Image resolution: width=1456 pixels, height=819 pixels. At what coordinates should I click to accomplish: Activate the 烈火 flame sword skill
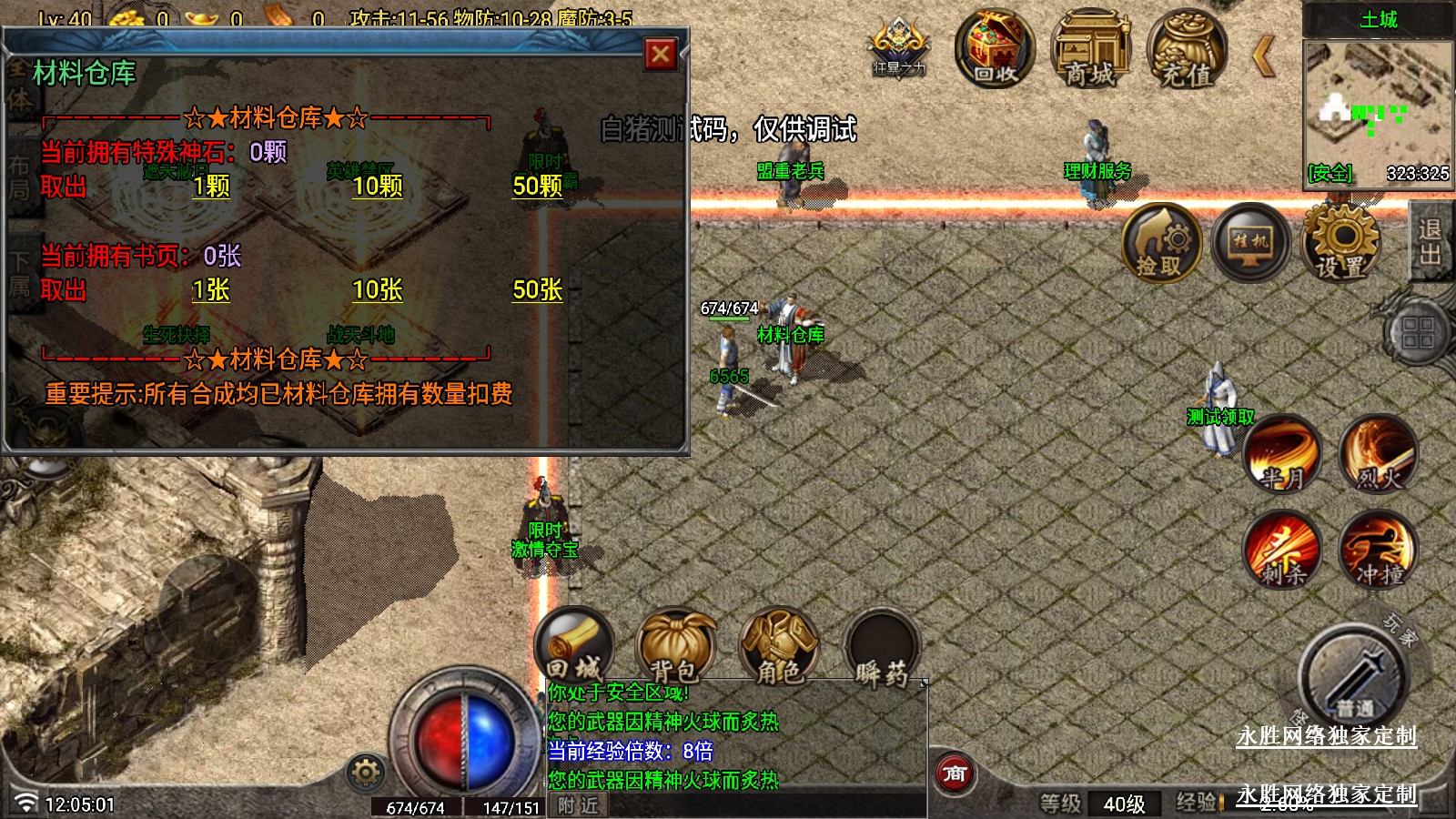(1379, 453)
